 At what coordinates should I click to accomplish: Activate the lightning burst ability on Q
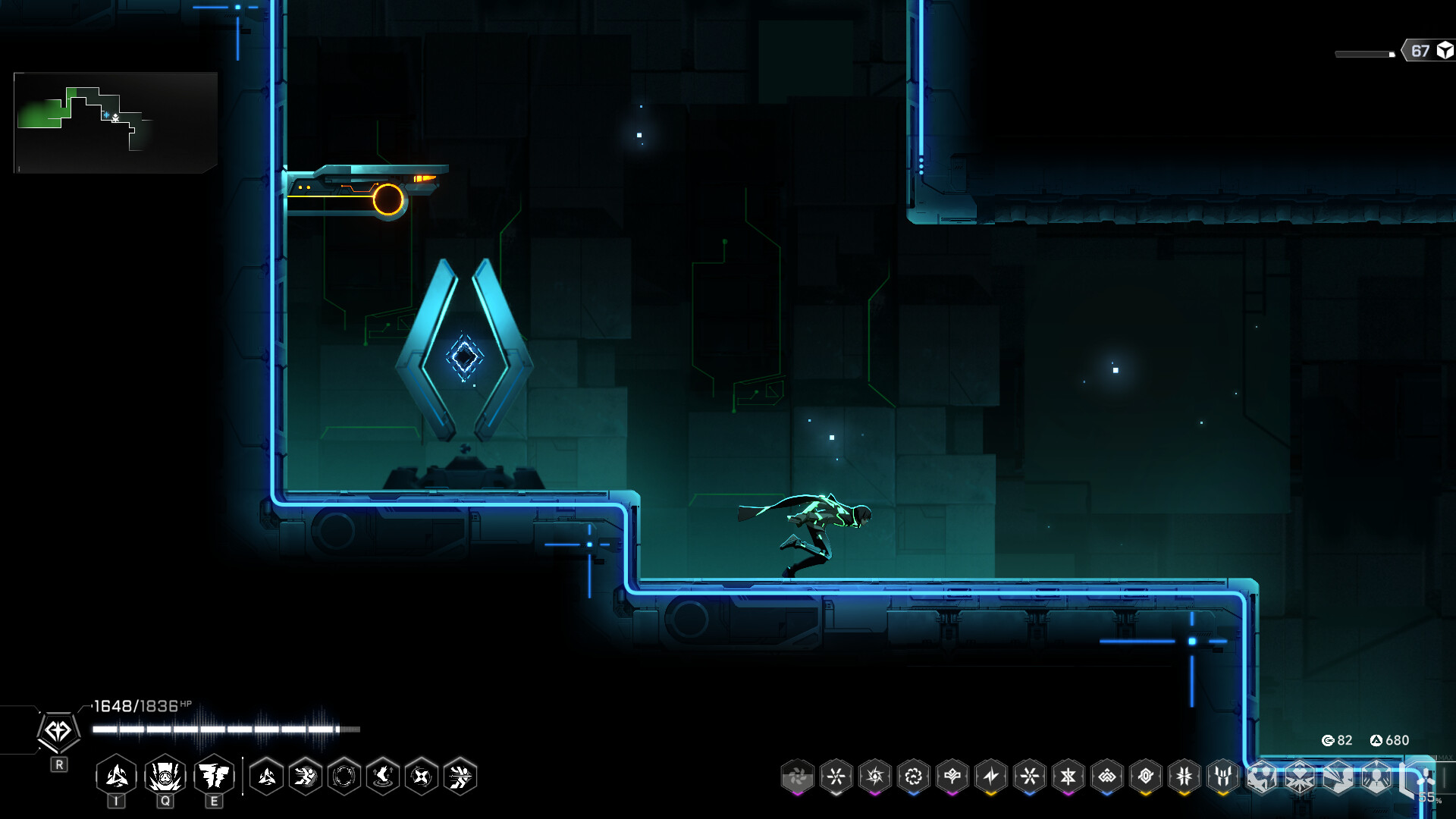point(165,776)
